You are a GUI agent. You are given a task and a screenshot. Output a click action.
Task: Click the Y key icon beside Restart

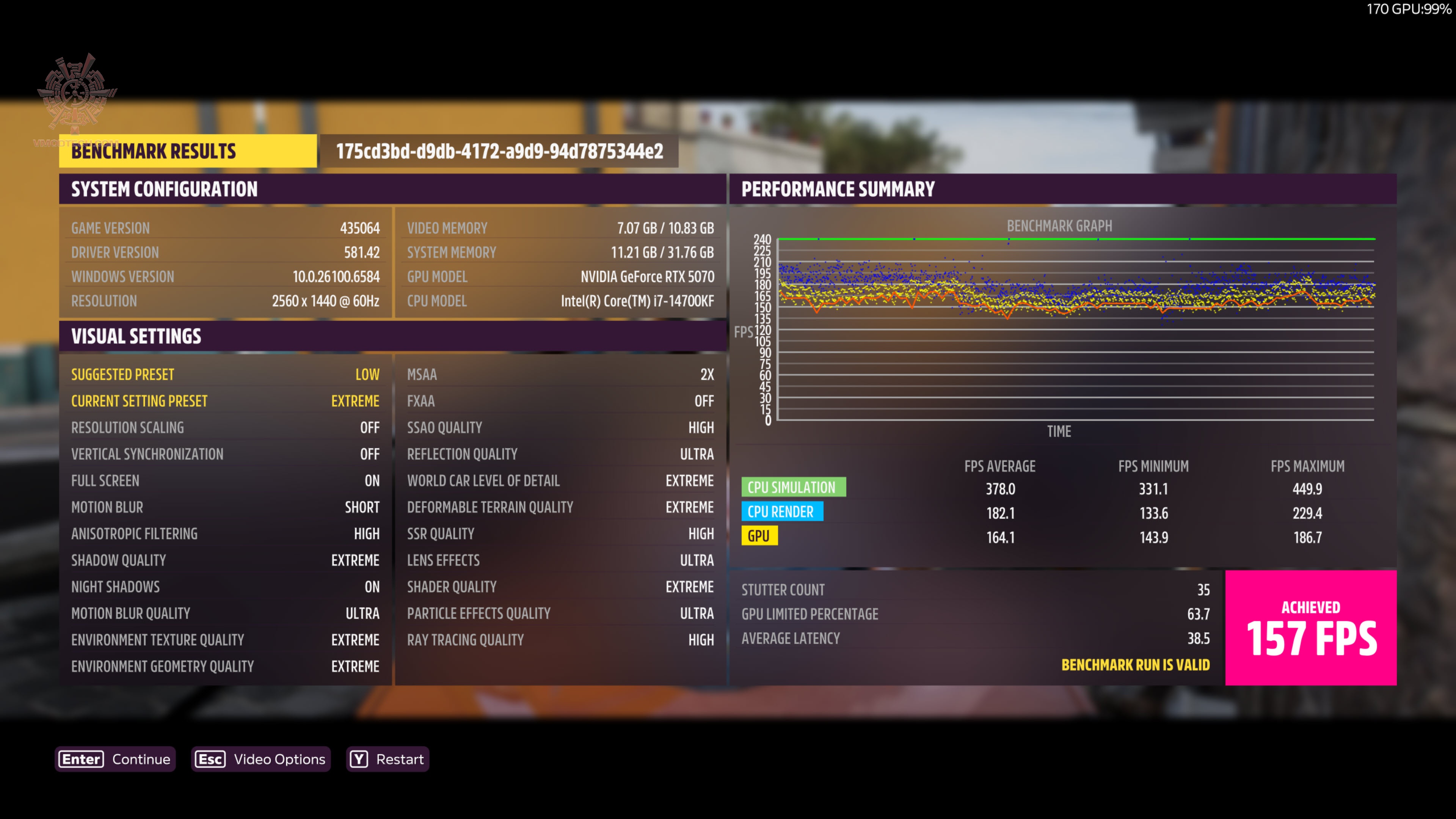coord(359,759)
